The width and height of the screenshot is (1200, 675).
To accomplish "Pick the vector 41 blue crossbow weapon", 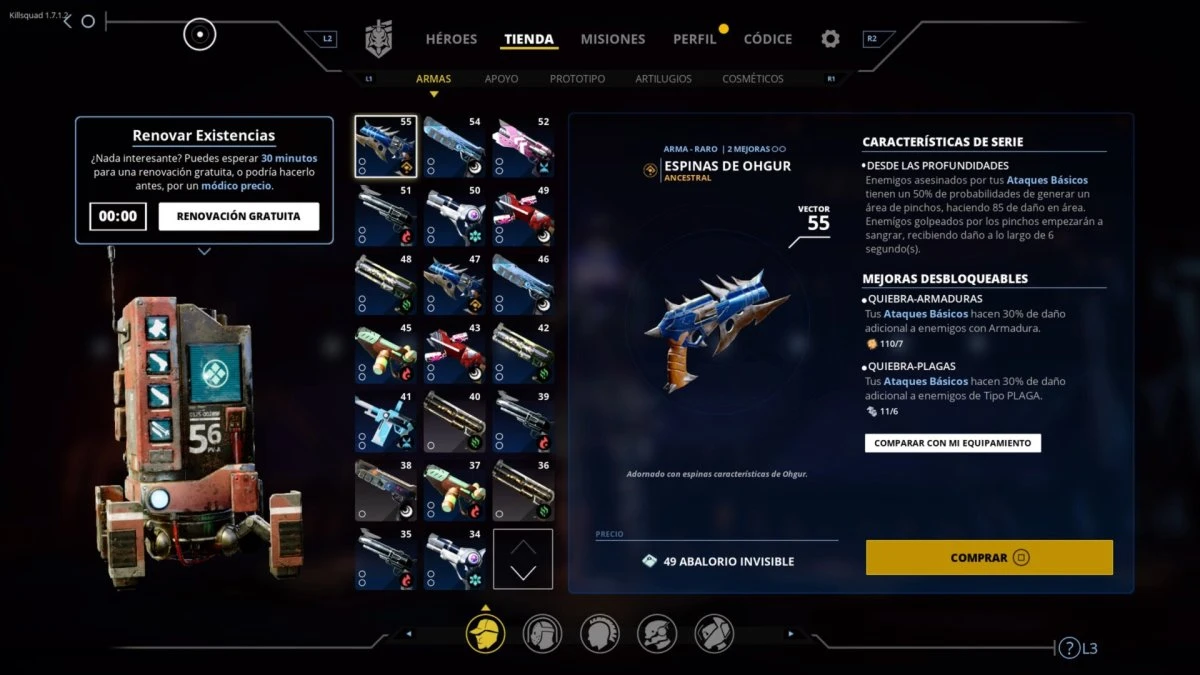I will coord(385,421).
